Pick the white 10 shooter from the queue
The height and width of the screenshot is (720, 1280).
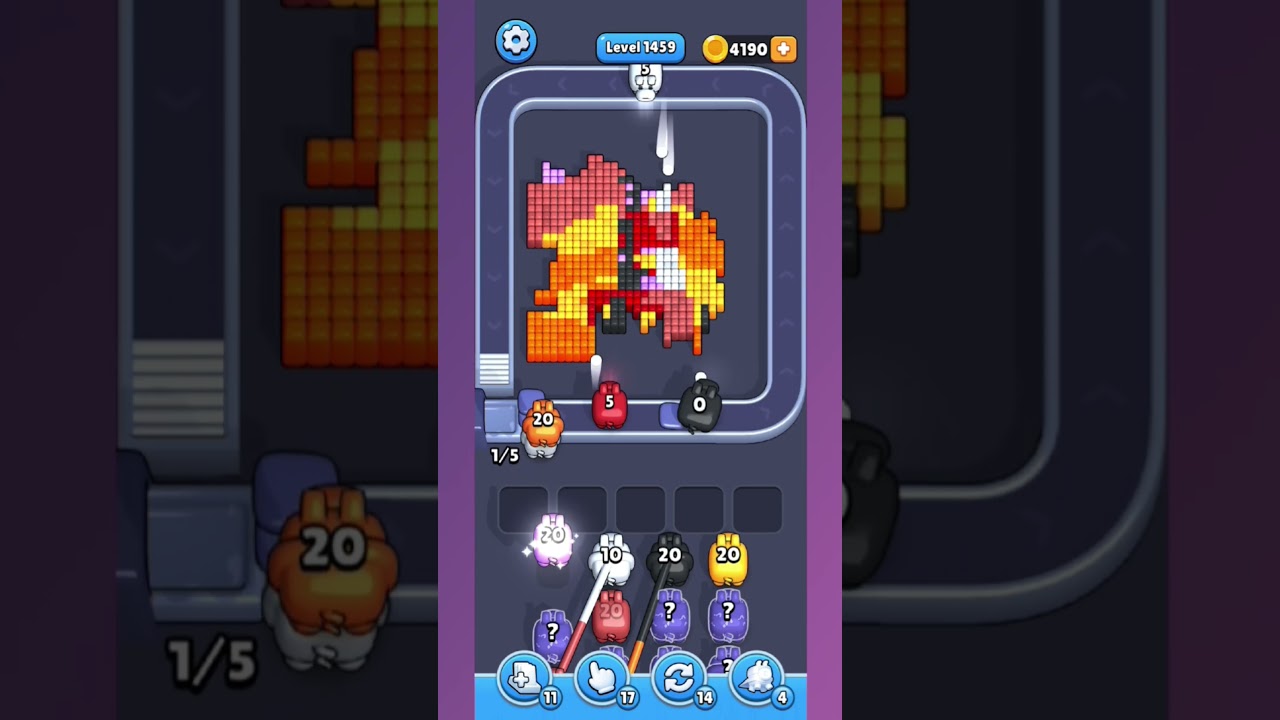click(613, 555)
